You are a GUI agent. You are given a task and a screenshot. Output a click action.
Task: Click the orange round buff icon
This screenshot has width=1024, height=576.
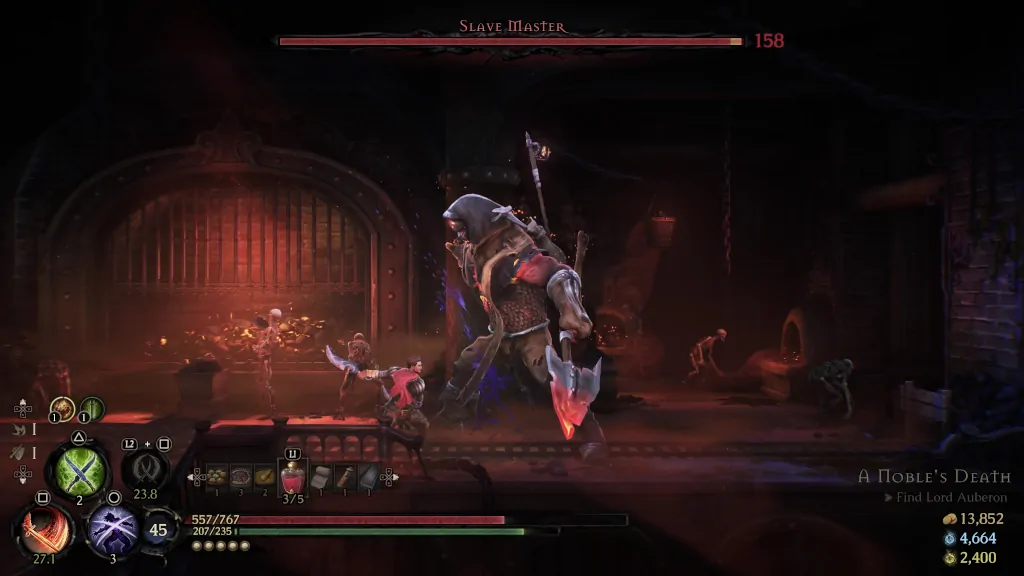(x=63, y=408)
